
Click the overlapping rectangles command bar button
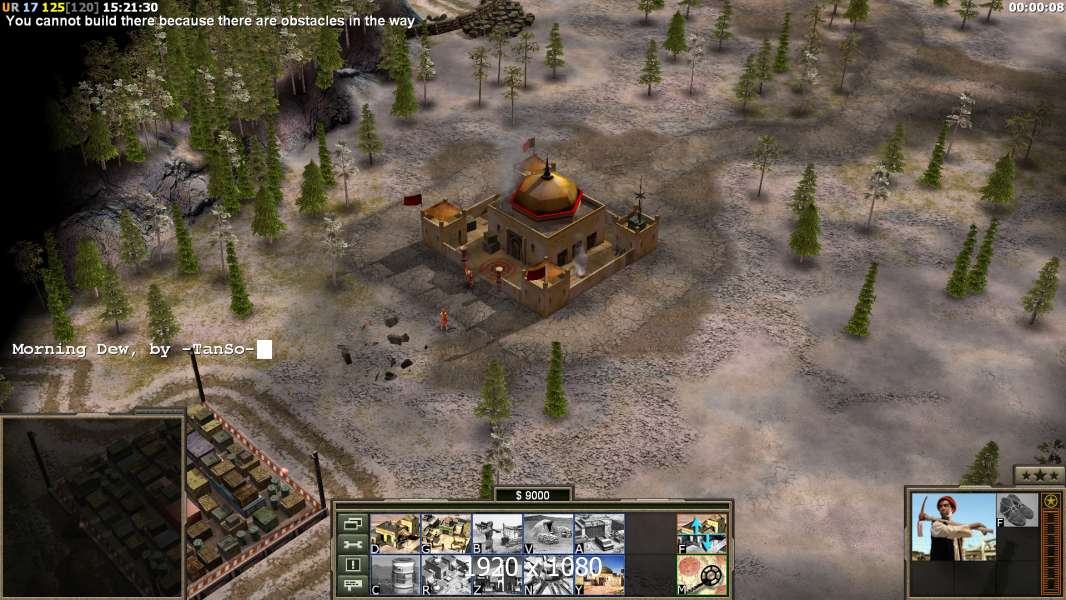351,523
